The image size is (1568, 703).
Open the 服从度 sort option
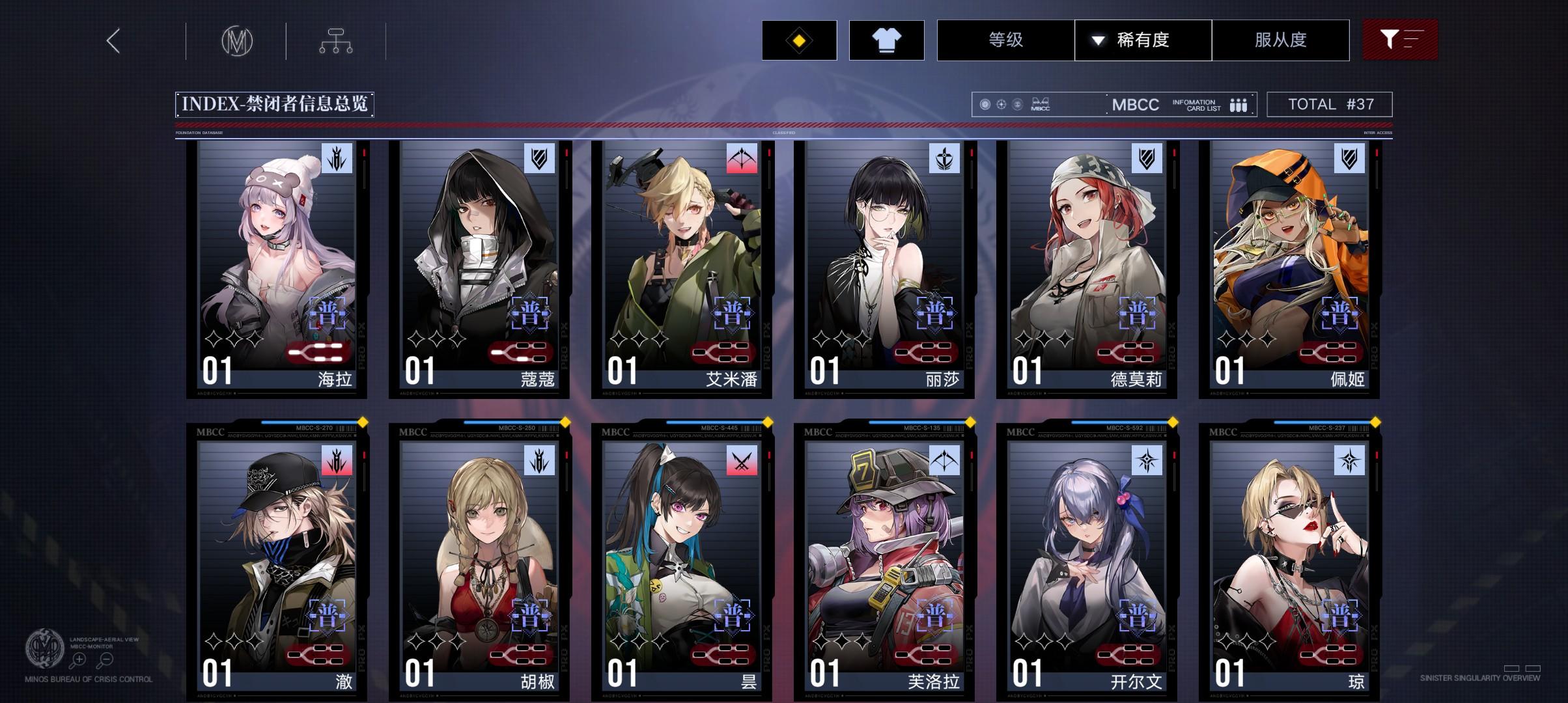[1280, 40]
